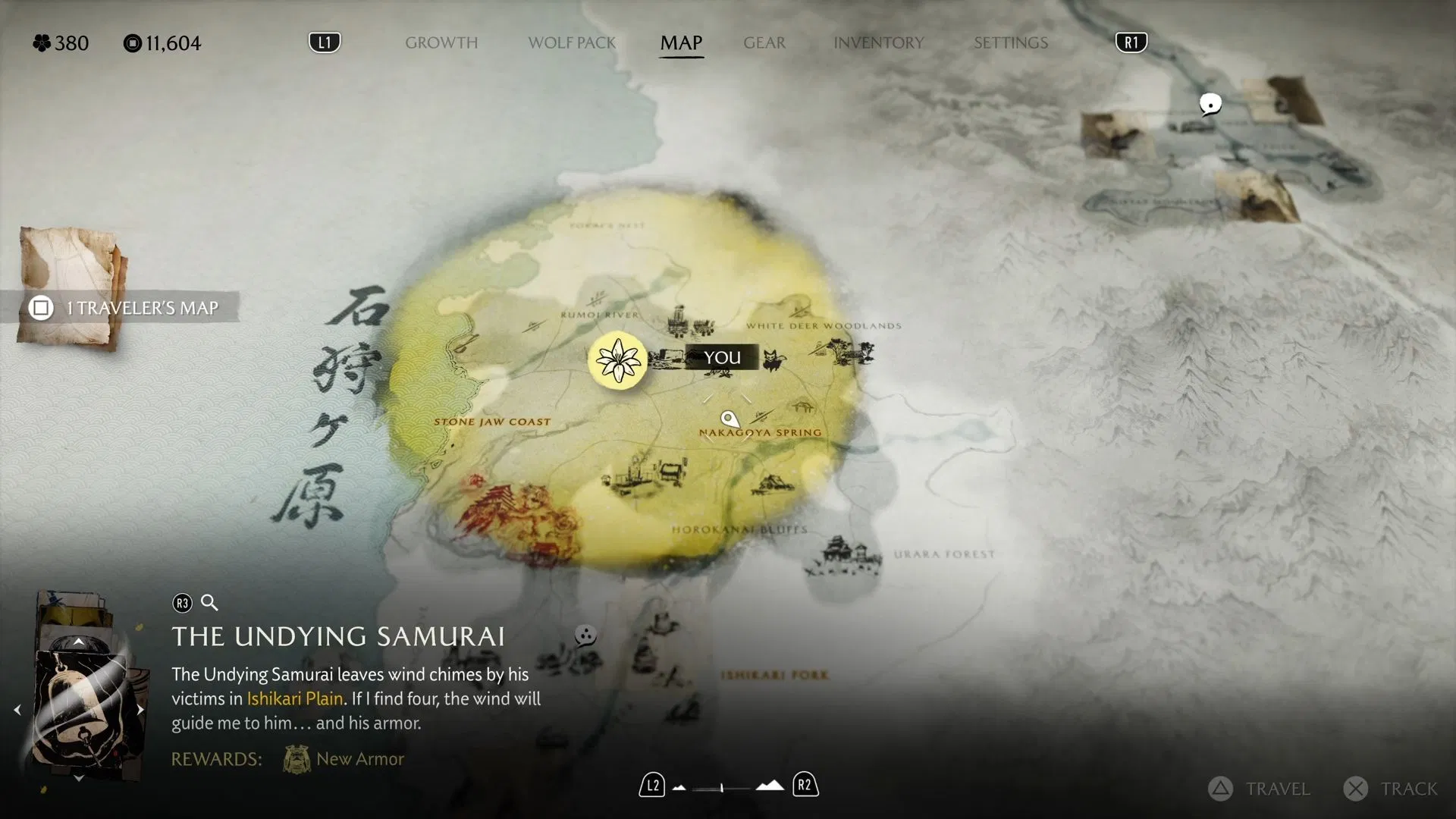Select the Ishikari Plain link in quest text
The height and width of the screenshot is (819, 1456).
tap(294, 698)
